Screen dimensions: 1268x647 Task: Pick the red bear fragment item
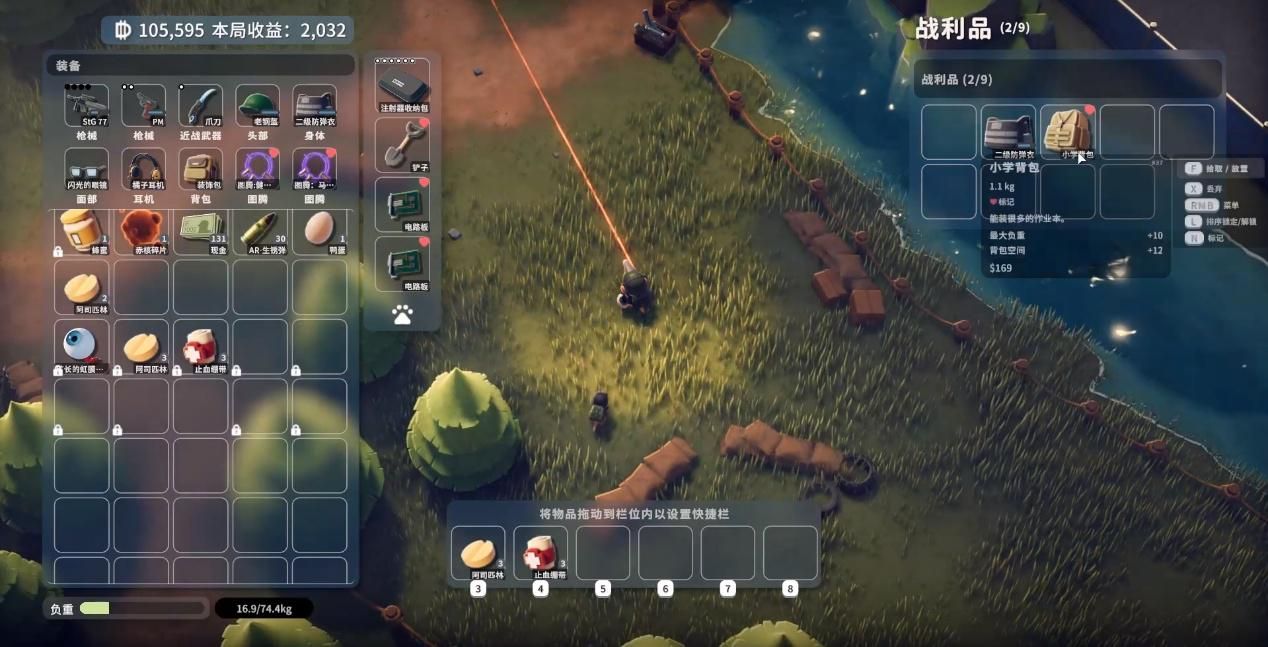[141, 230]
